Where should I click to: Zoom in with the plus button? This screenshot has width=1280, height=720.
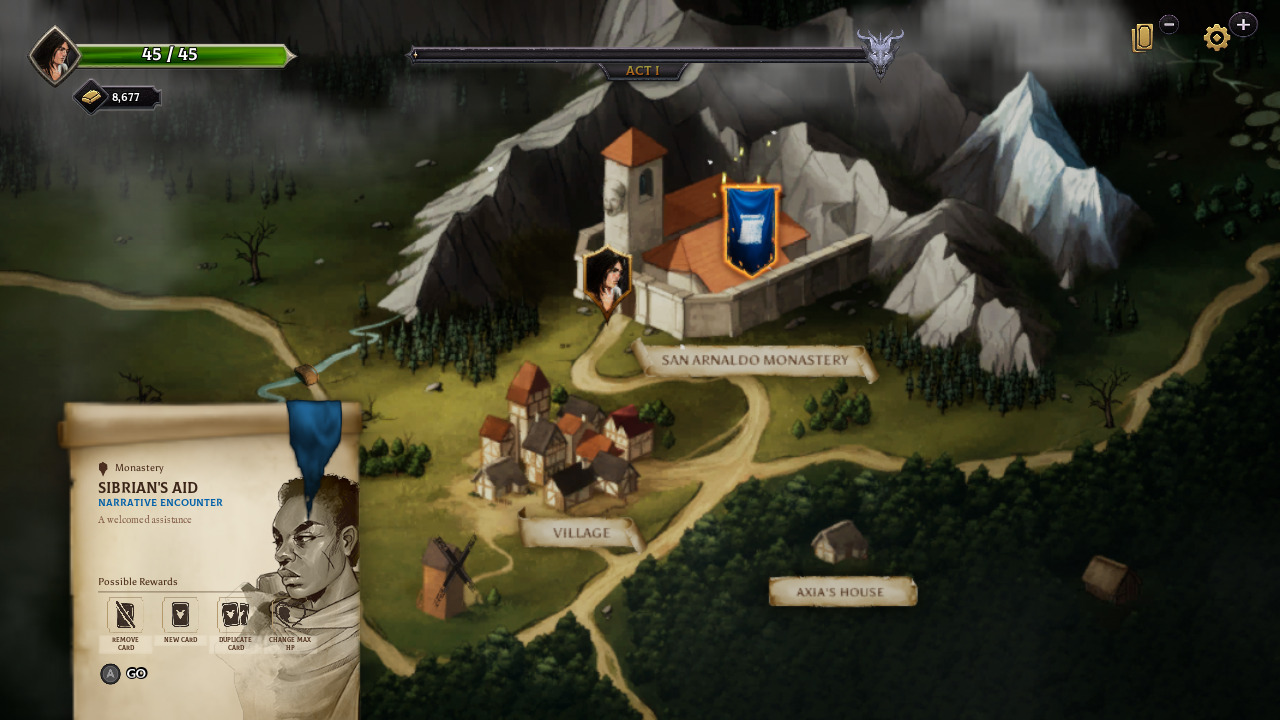click(1243, 23)
